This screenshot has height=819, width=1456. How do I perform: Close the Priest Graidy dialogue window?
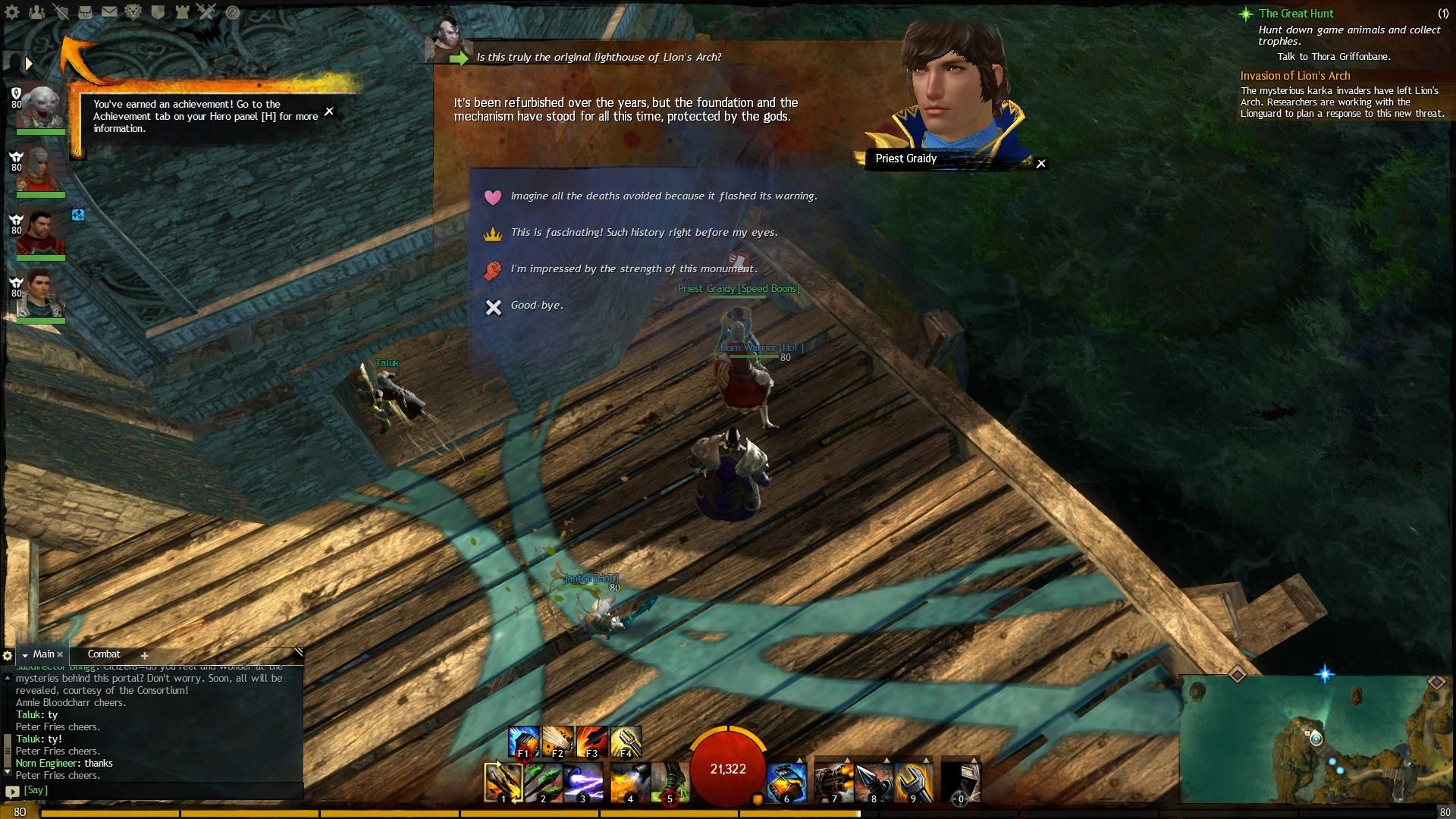(1041, 164)
